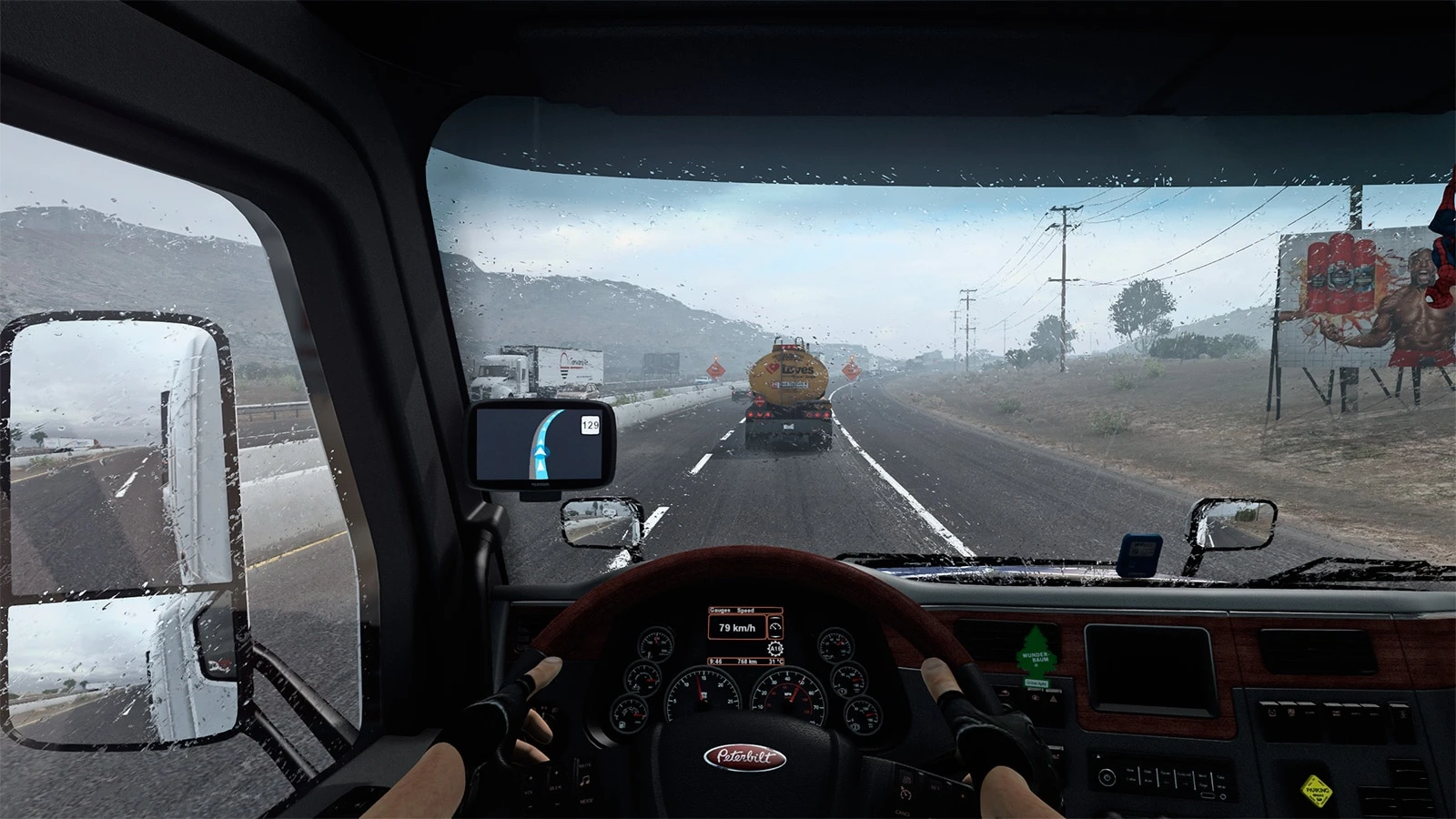Viewport: 1456px width, 819px height.
Task: Click the up chevron above the cruise icon
Action: (775, 618)
